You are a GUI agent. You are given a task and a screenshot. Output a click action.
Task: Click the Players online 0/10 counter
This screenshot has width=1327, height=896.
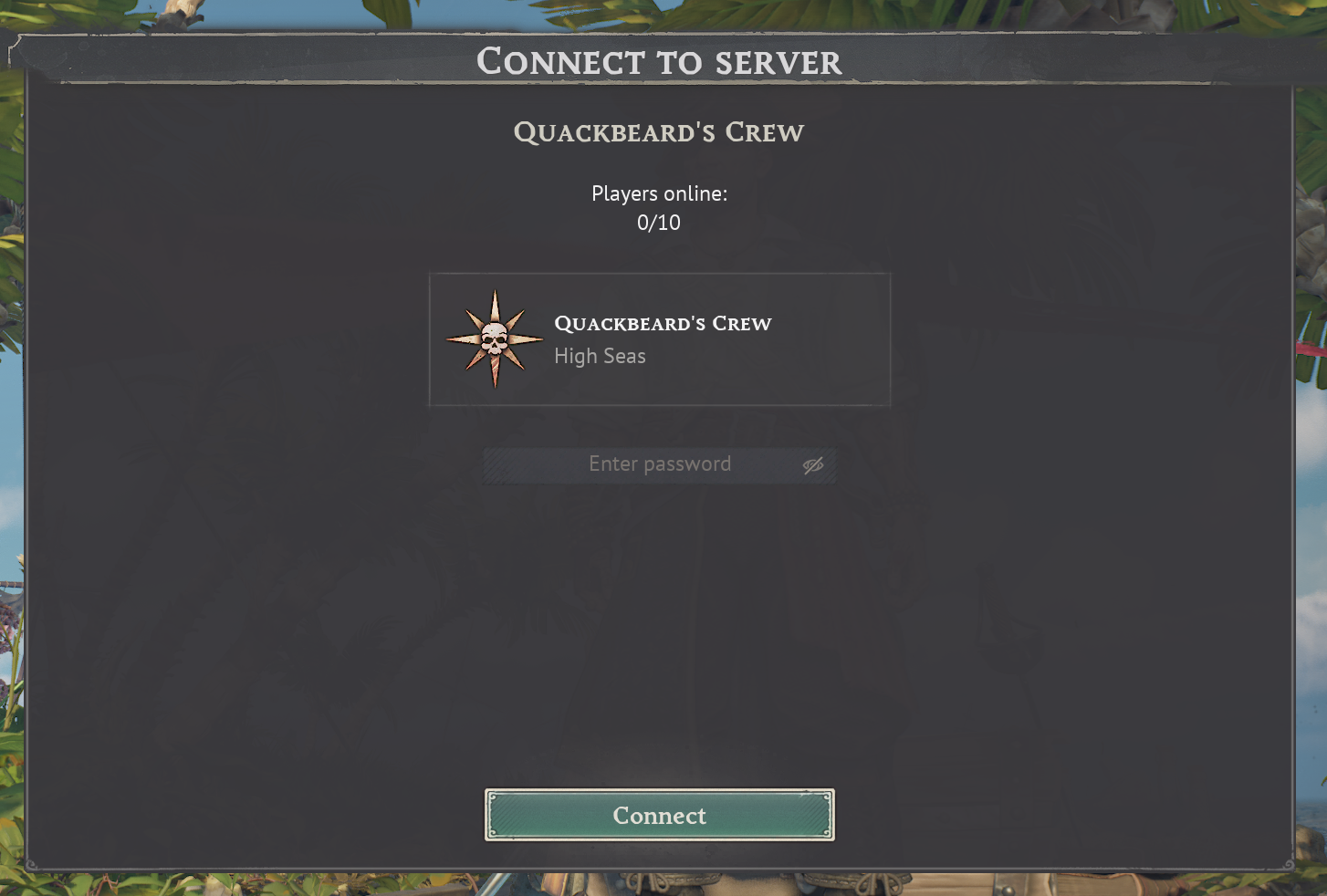point(660,208)
